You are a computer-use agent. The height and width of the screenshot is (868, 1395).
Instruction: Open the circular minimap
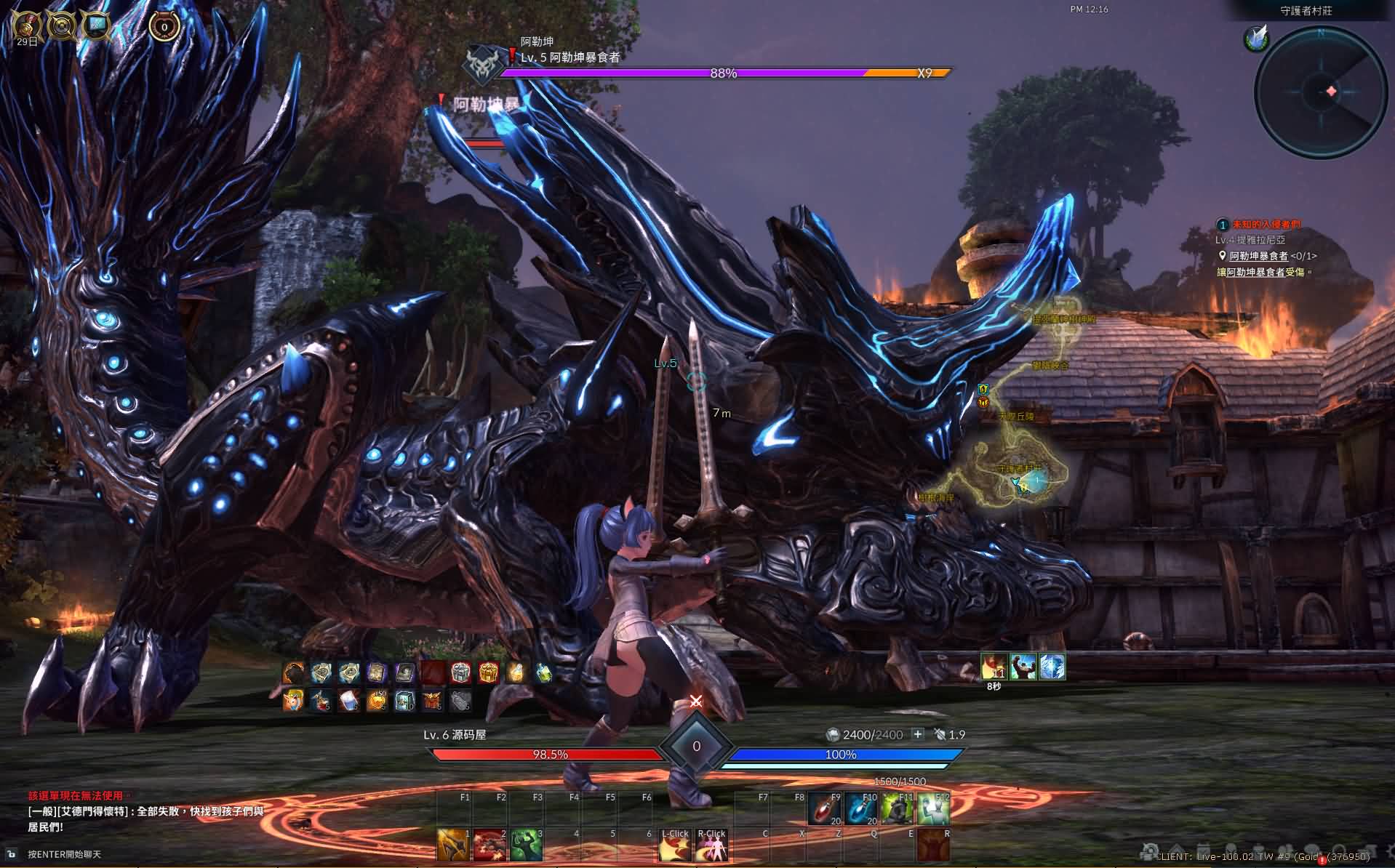coord(1320,91)
